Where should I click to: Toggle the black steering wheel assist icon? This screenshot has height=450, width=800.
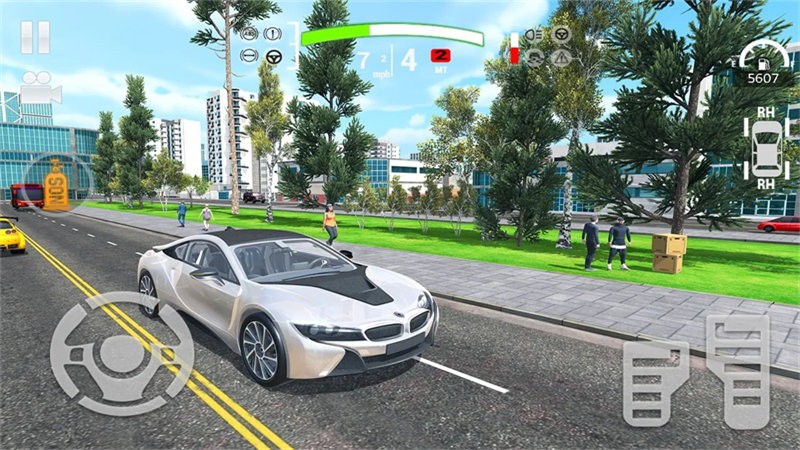(272, 56)
